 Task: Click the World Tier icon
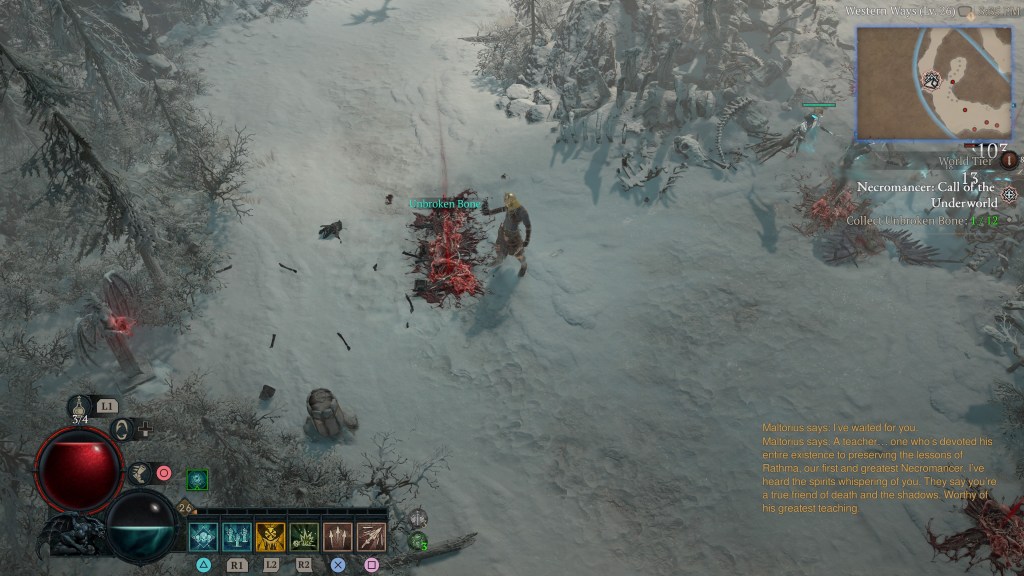(1009, 160)
